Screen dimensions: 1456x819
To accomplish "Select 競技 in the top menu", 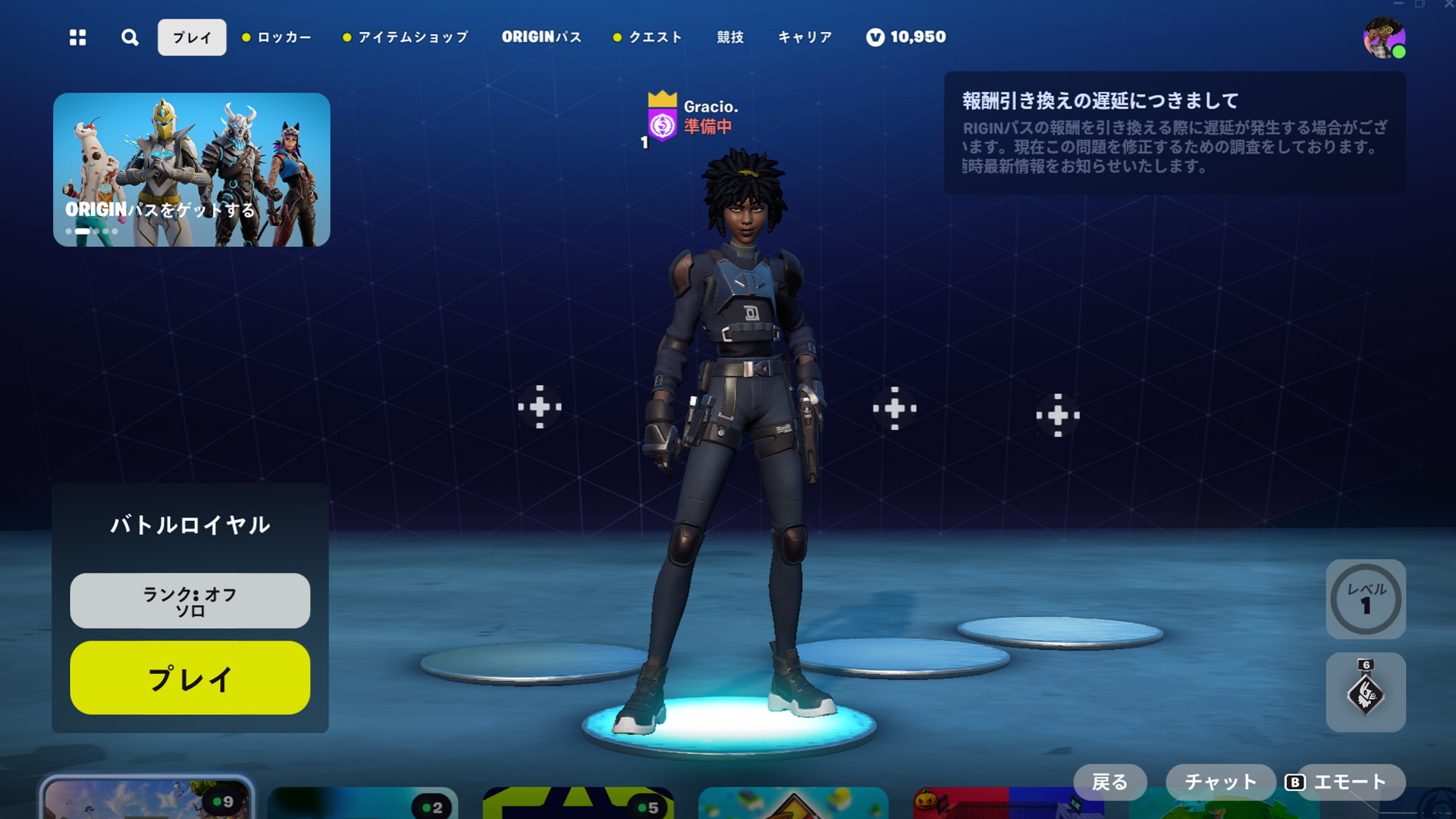I will (729, 36).
